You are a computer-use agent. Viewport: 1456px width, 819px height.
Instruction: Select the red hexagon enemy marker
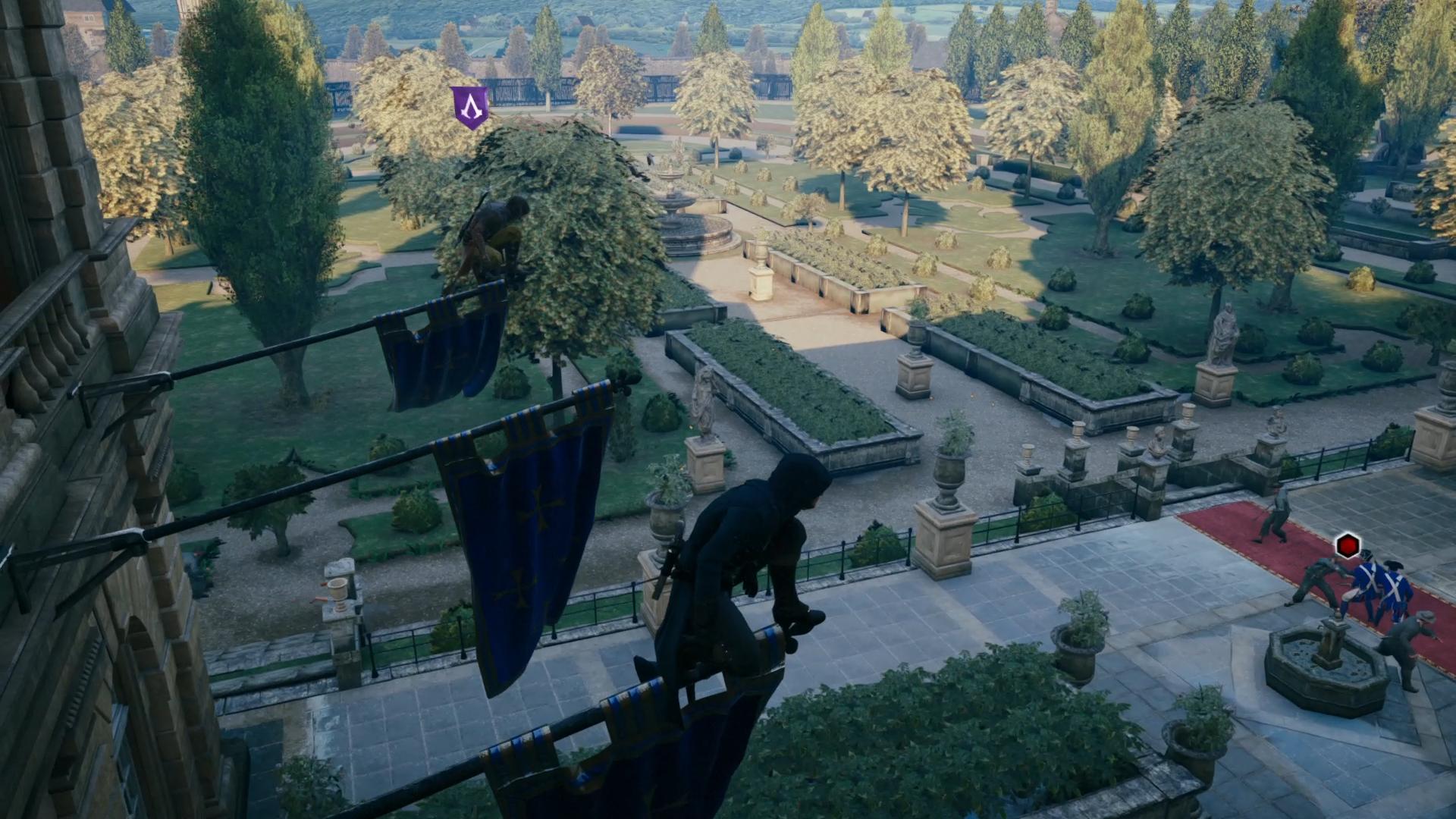1348,544
